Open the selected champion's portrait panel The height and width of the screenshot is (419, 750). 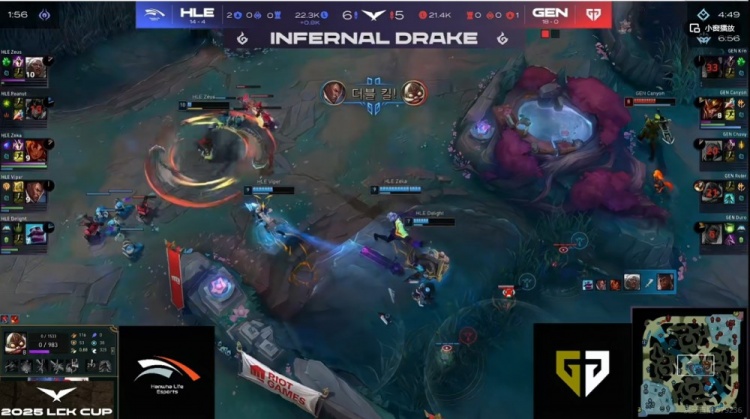pos(16,341)
